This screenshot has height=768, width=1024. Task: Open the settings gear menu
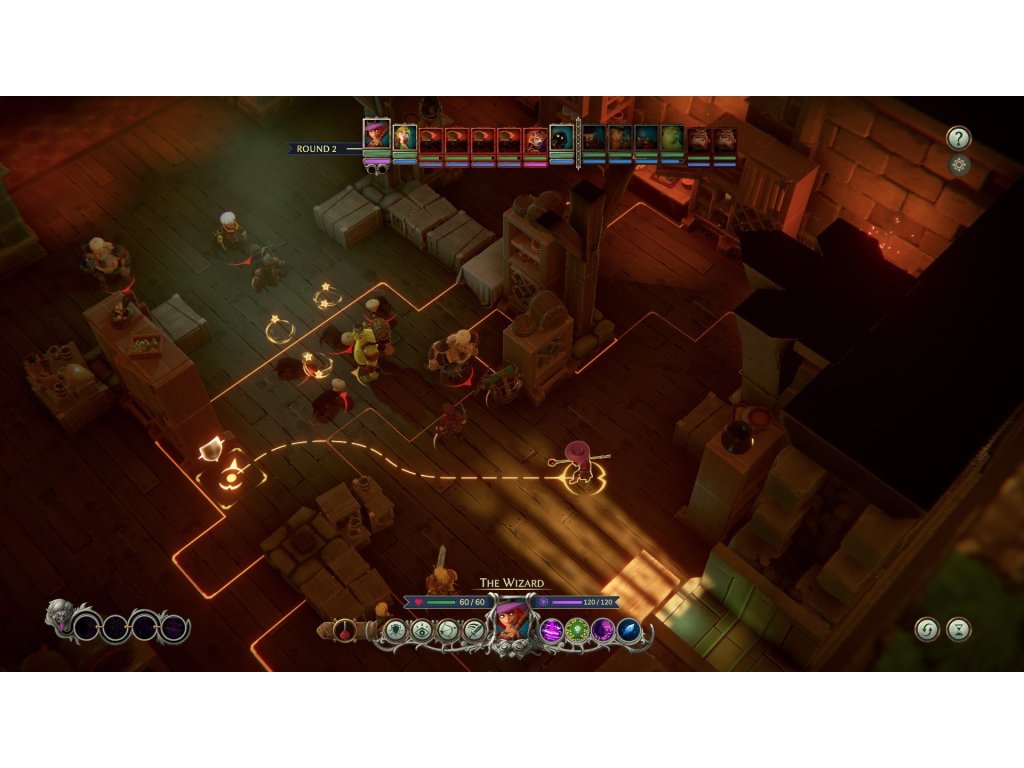tap(959, 165)
